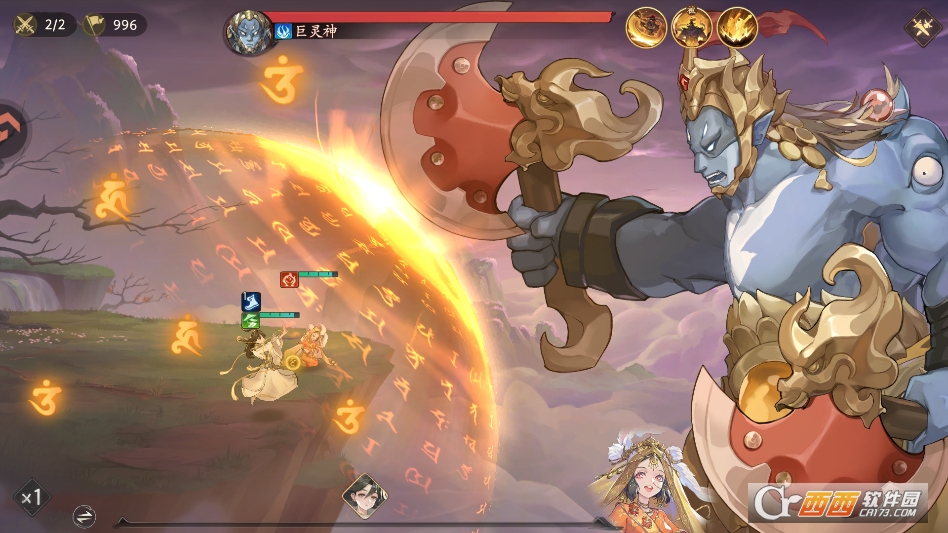948x533 pixels.
Task: Open the crossed swords auto-battle button
Action: point(919,28)
